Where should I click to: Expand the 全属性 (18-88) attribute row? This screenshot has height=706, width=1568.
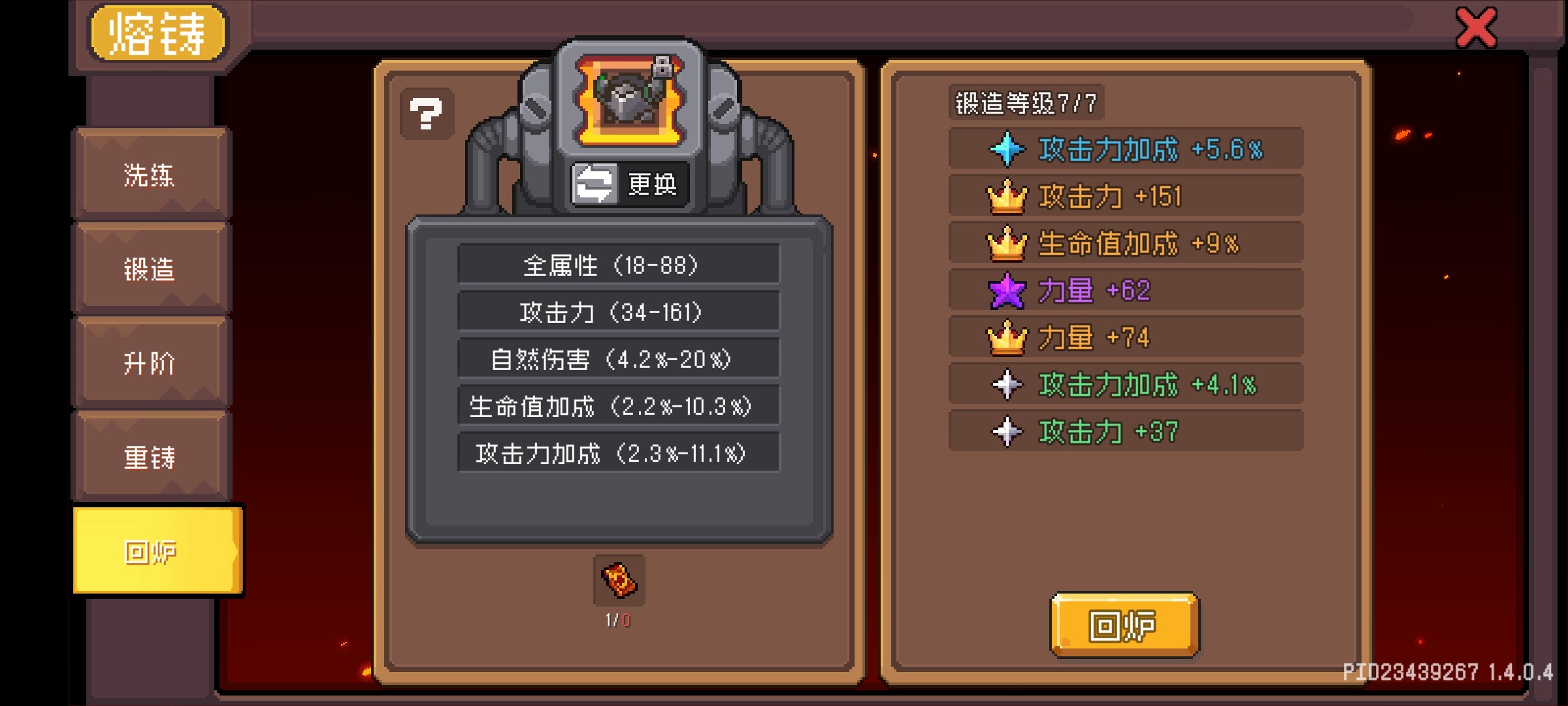[x=619, y=264]
